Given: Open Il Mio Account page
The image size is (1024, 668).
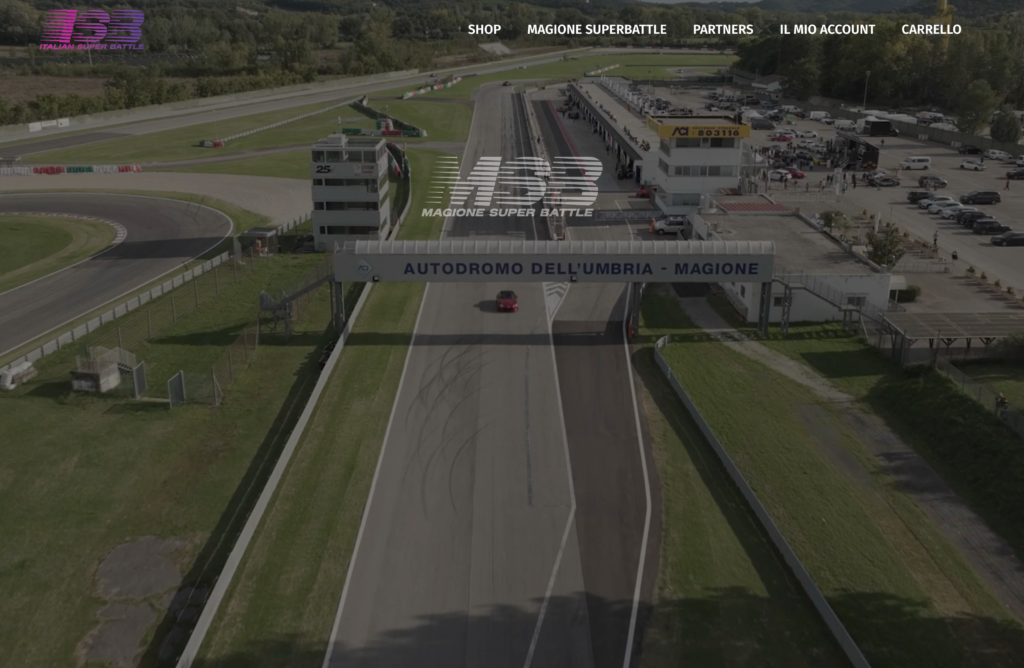Looking at the screenshot, I should 827,29.
